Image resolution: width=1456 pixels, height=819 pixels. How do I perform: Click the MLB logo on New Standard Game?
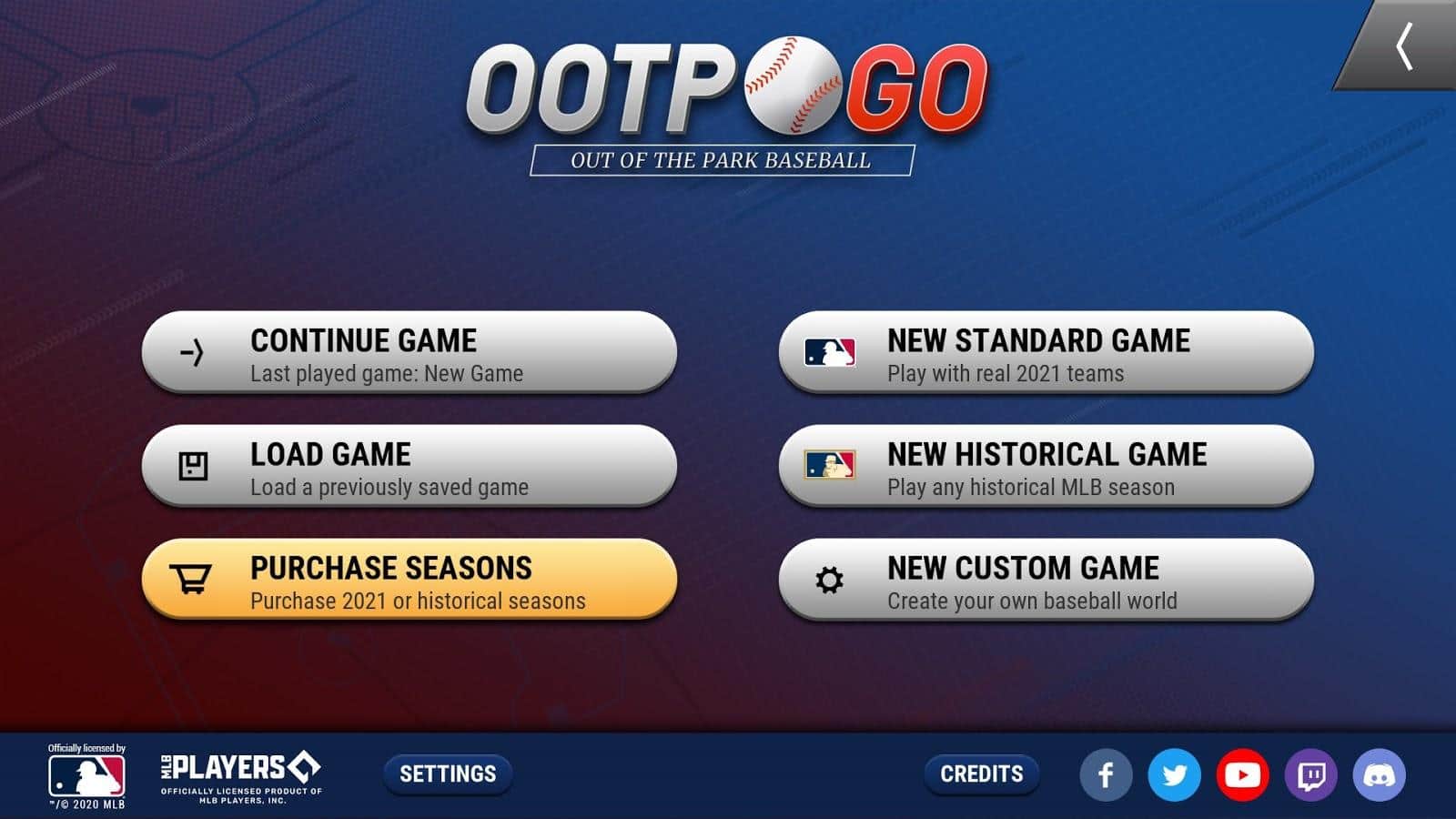click(831, 352)
